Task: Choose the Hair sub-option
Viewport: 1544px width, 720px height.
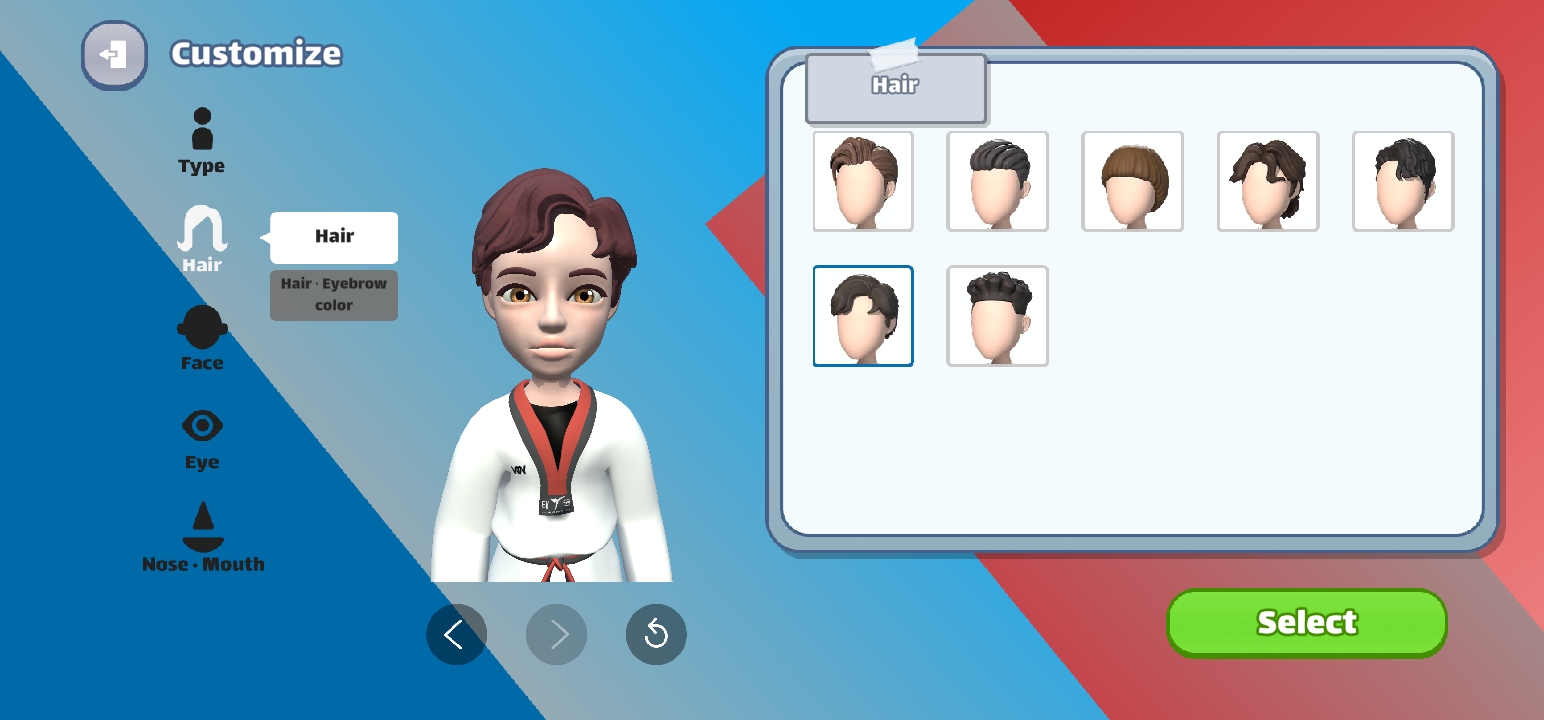Action: coord(334,237)
